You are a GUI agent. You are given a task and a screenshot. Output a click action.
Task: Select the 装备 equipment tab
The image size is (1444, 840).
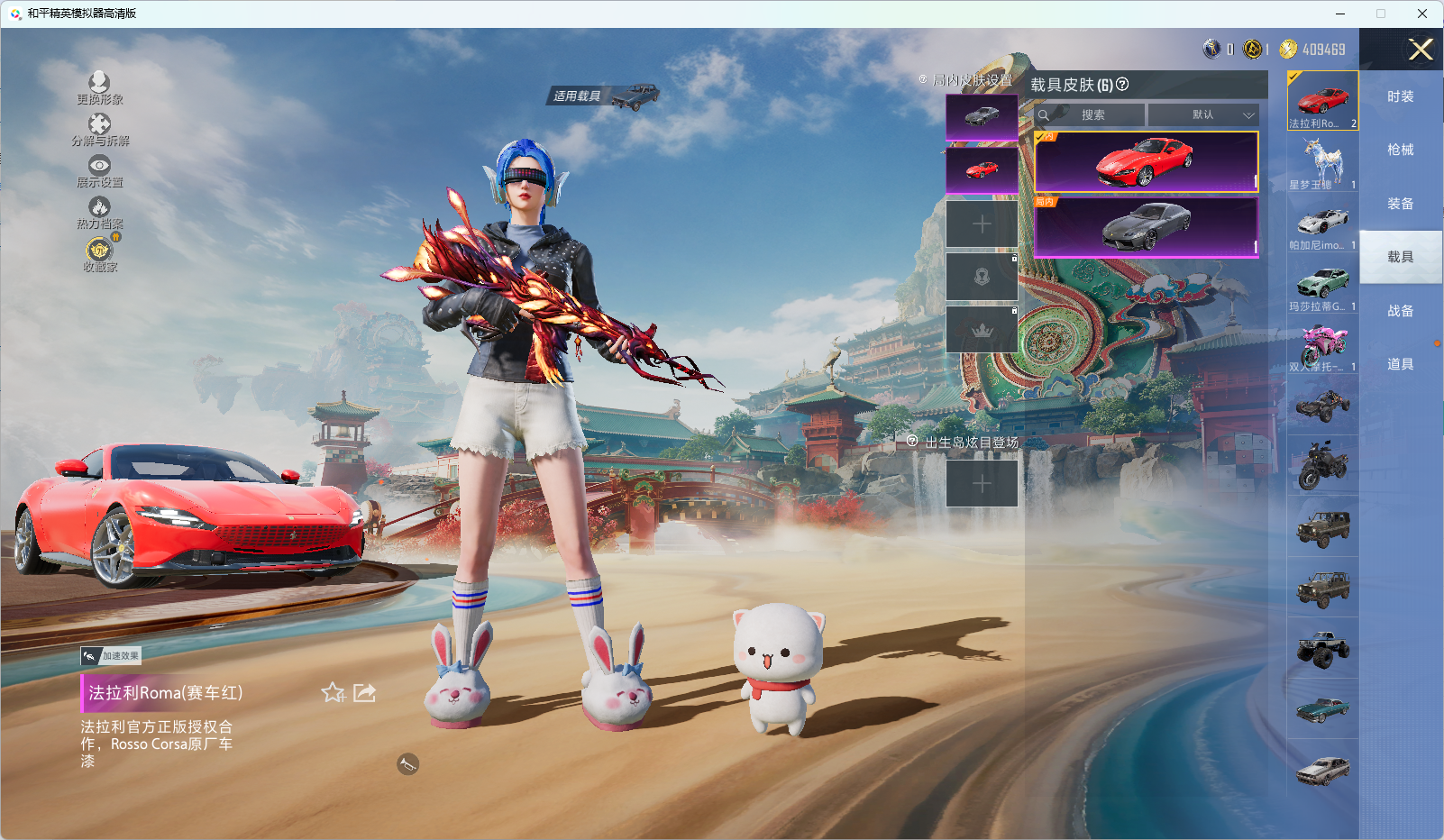click(x=1400, y=204)
